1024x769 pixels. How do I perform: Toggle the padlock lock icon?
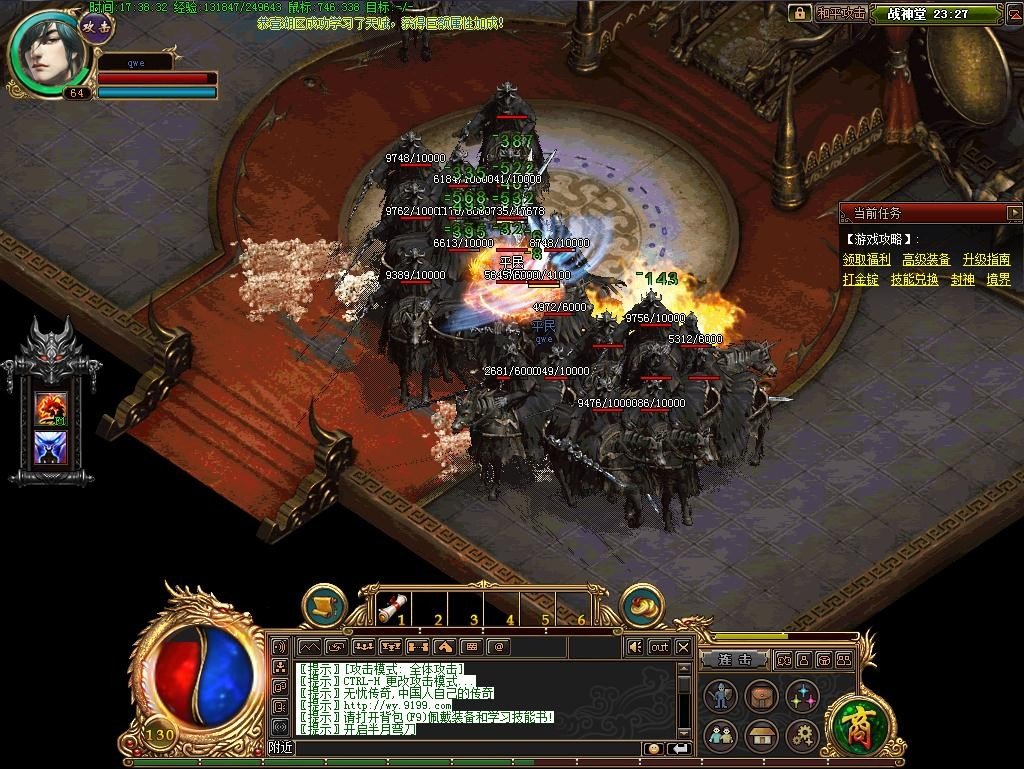tap(799, 13)
